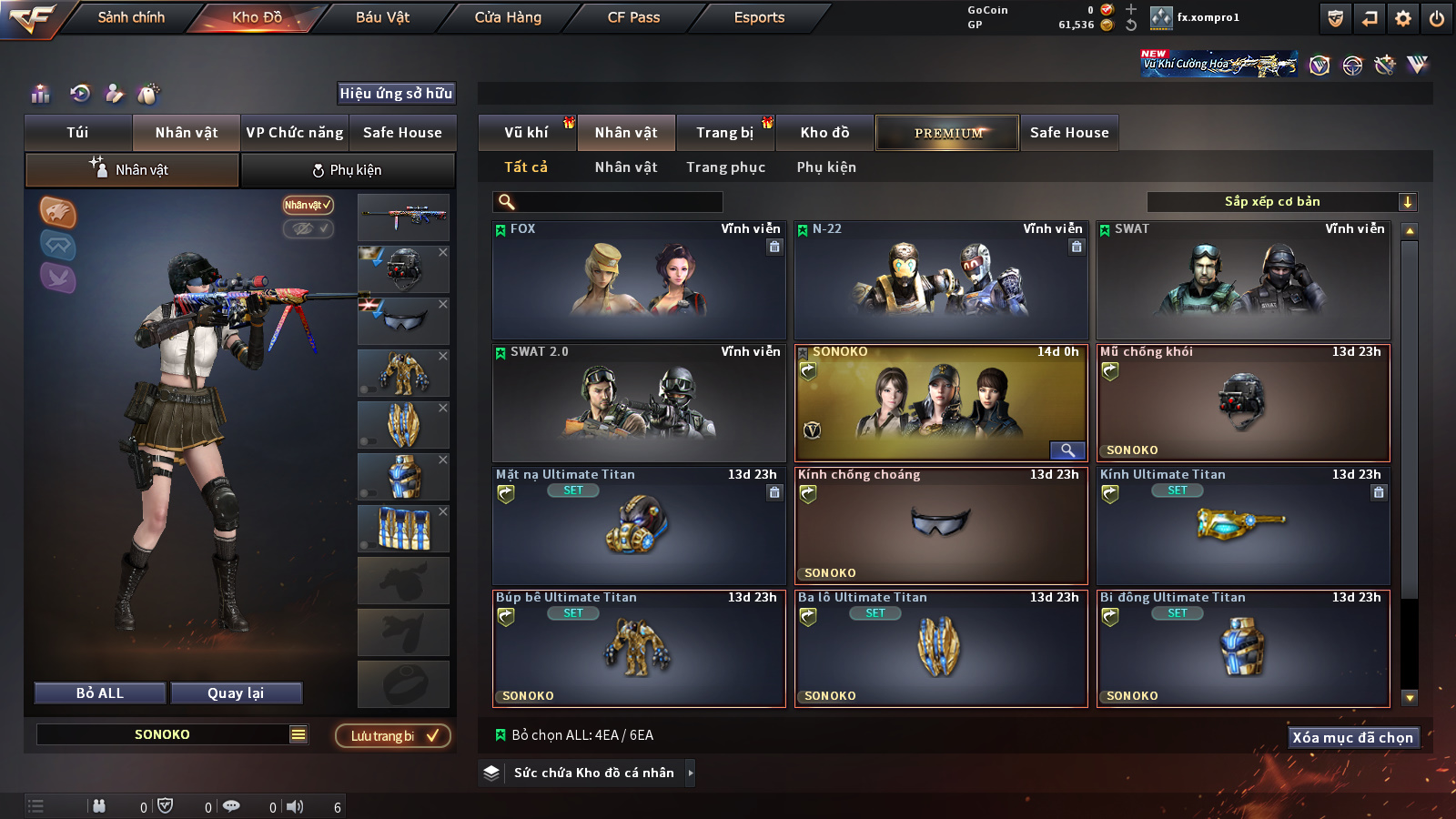Image resolution: width=1456 pixels, height=819 pixels.
Task: Open the CF Pass menu
Action: click(x=633, y=17)
